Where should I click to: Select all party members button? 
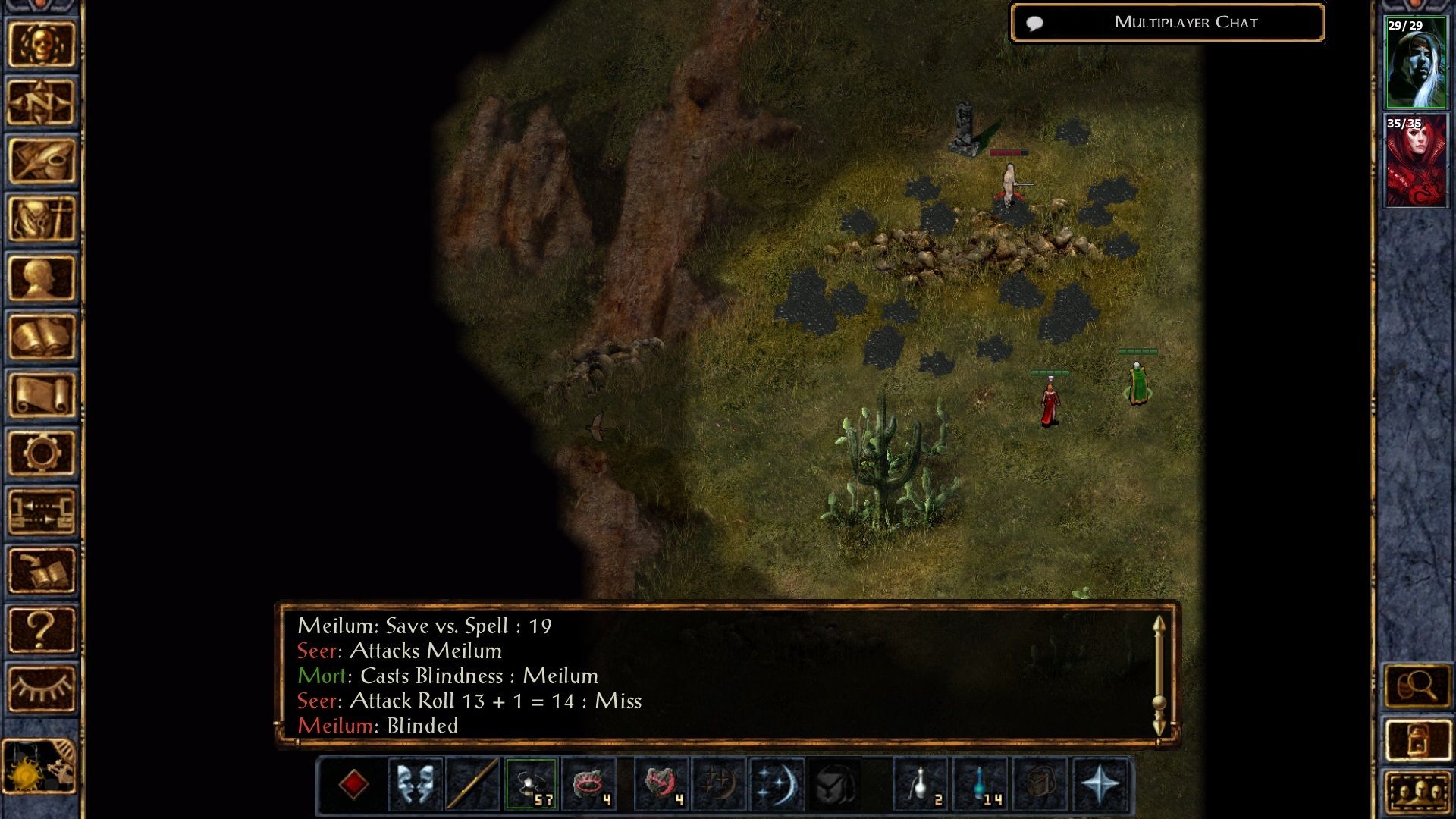pyautogui.click(x=1417, y=793)
